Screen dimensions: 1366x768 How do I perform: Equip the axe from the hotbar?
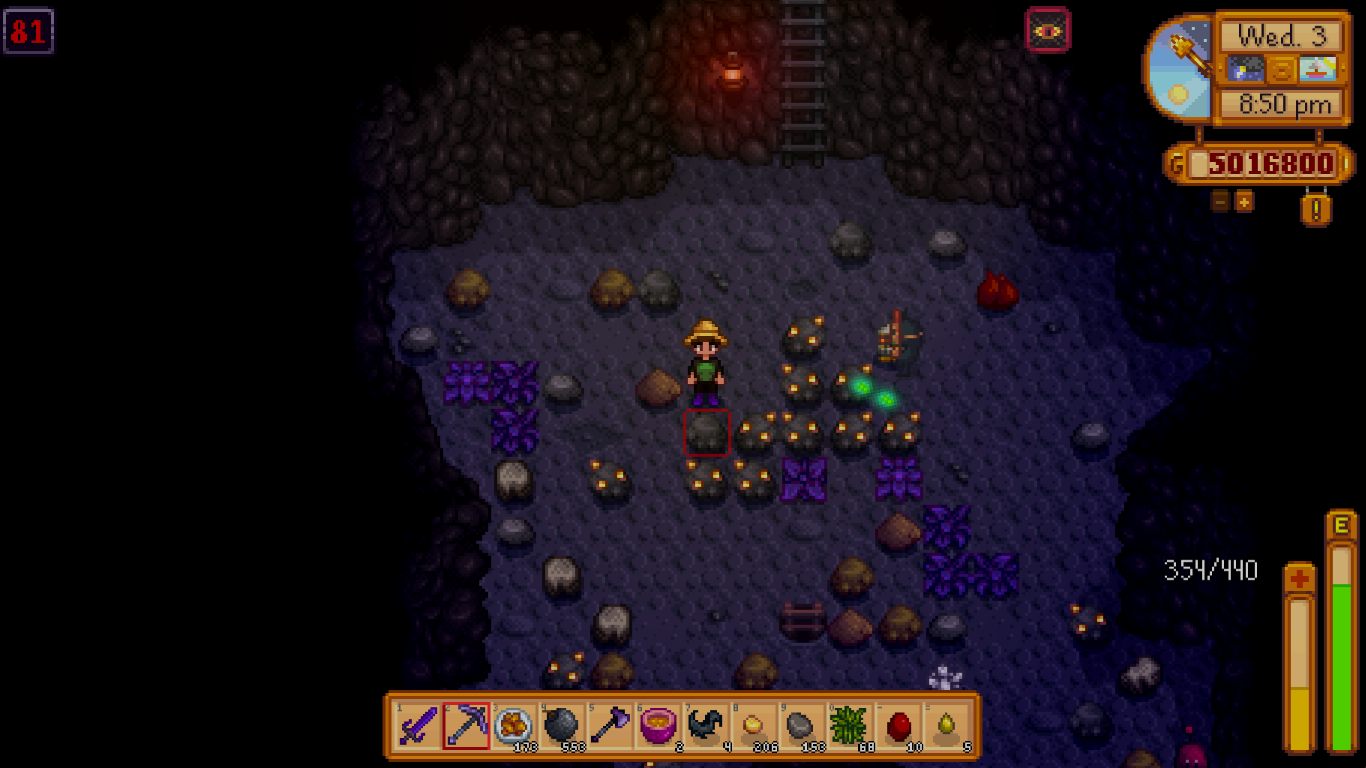610,726
